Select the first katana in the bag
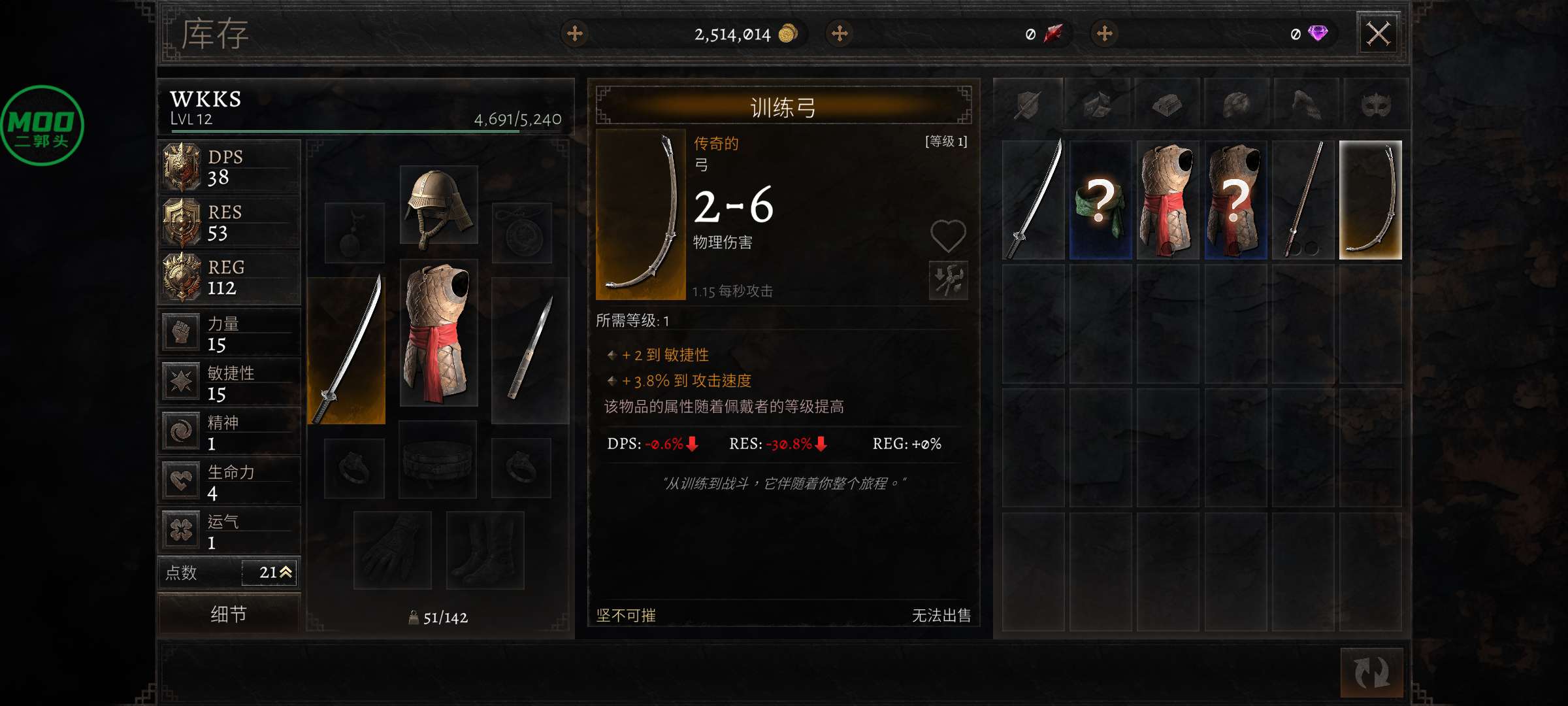The width and height of the screenshot is (1568, 706). coord(1033,200)
